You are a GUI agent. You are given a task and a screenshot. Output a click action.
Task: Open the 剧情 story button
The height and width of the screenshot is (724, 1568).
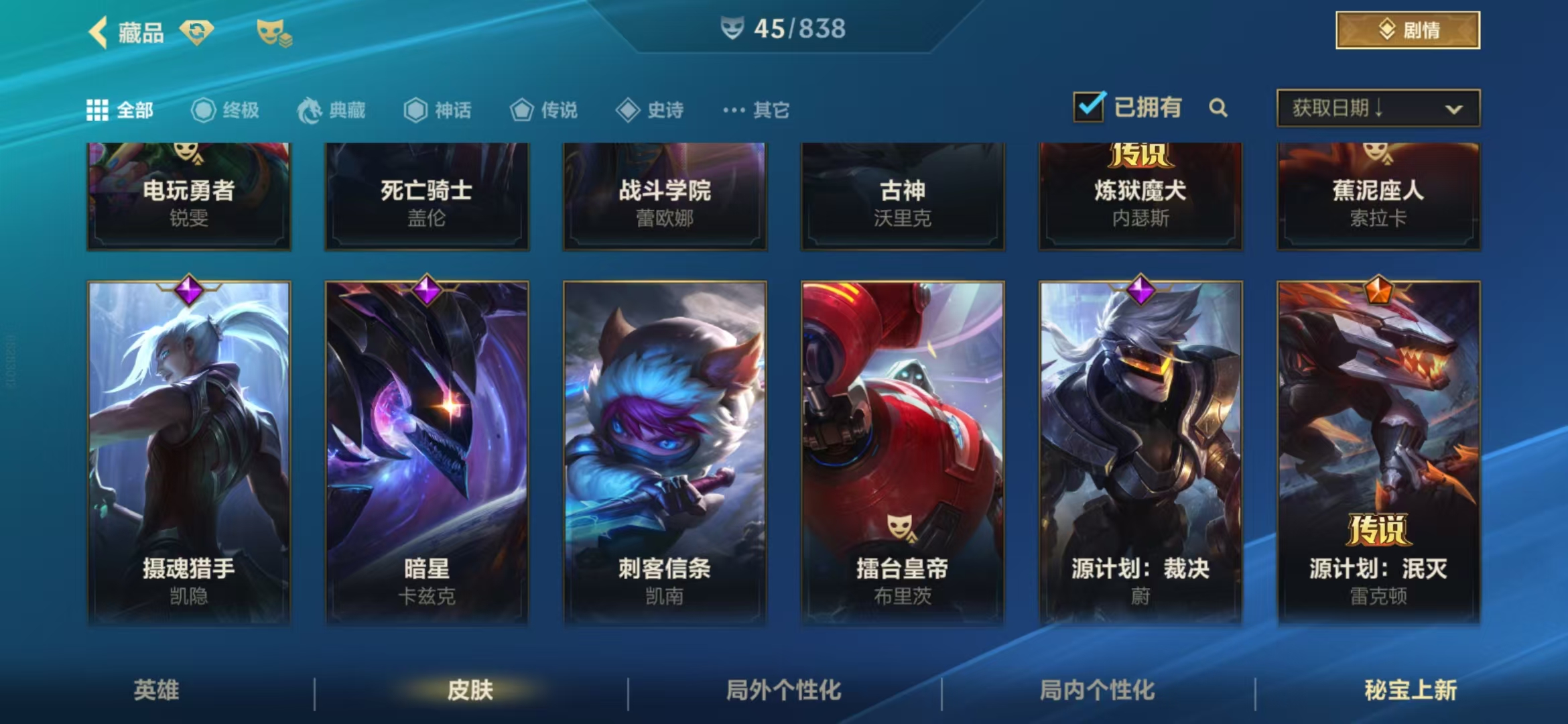point(1407,30)
